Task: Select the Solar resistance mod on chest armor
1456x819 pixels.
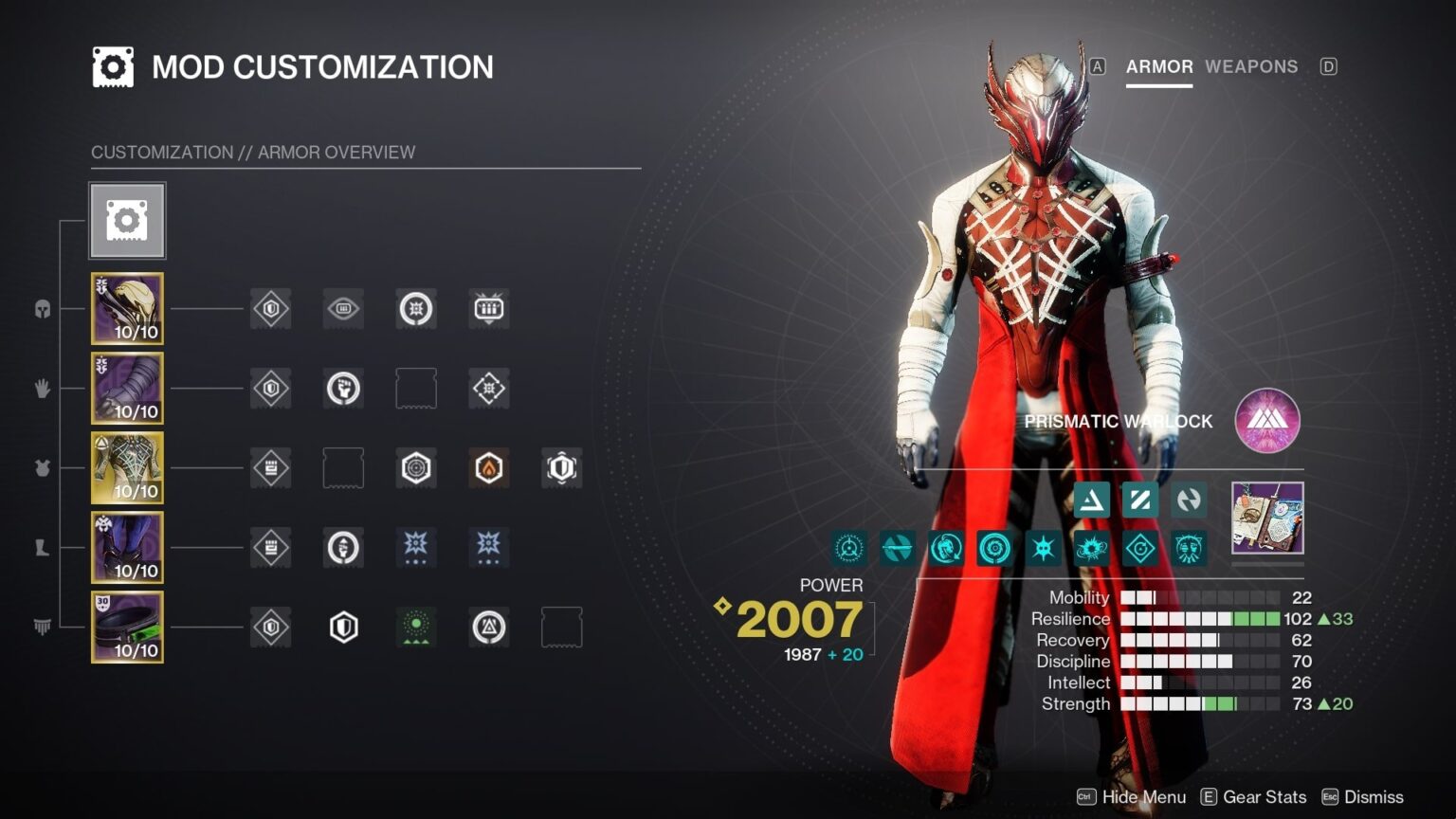Action: click(x=488, y=468)
